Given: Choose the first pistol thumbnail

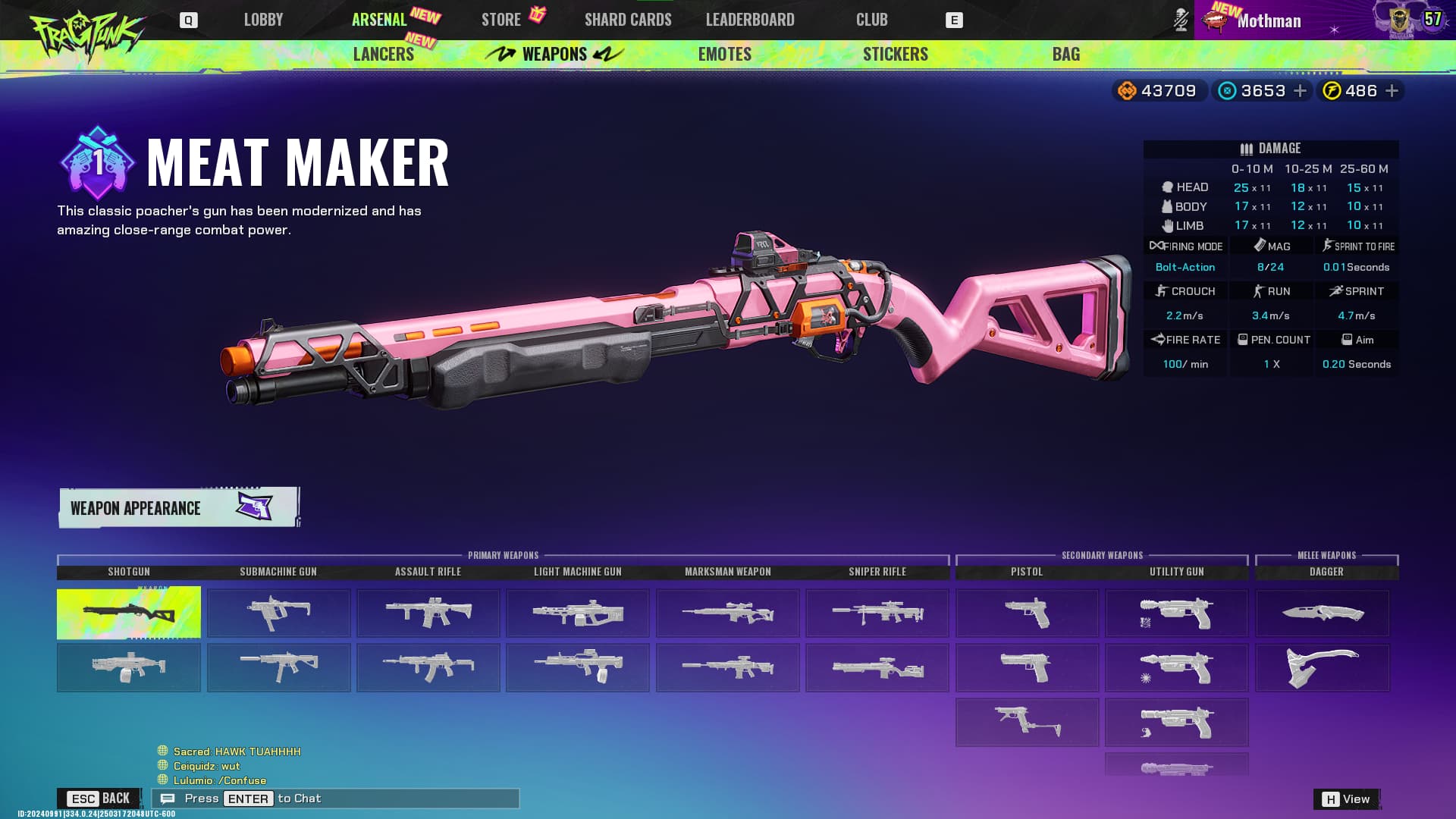Looking at the screenshot, I should tap(1027, 613).
